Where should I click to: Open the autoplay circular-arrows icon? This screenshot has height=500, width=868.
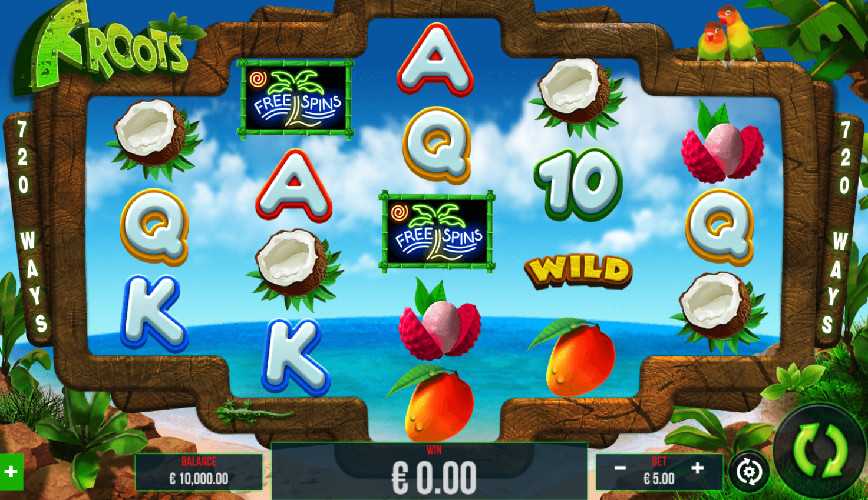[x=748, y=469]
